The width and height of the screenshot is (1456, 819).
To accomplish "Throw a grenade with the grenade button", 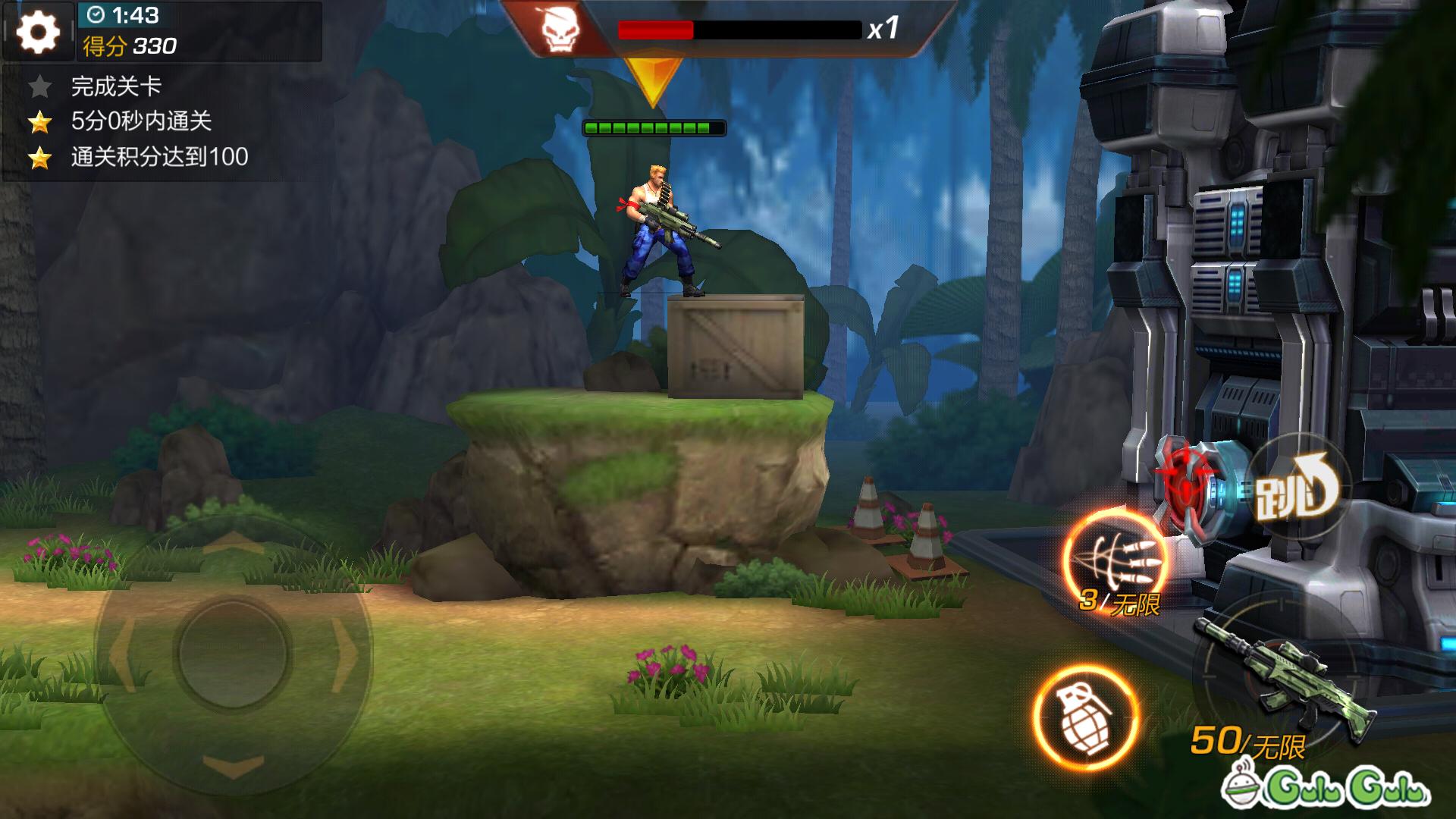I will click(x=1085, y=717).
